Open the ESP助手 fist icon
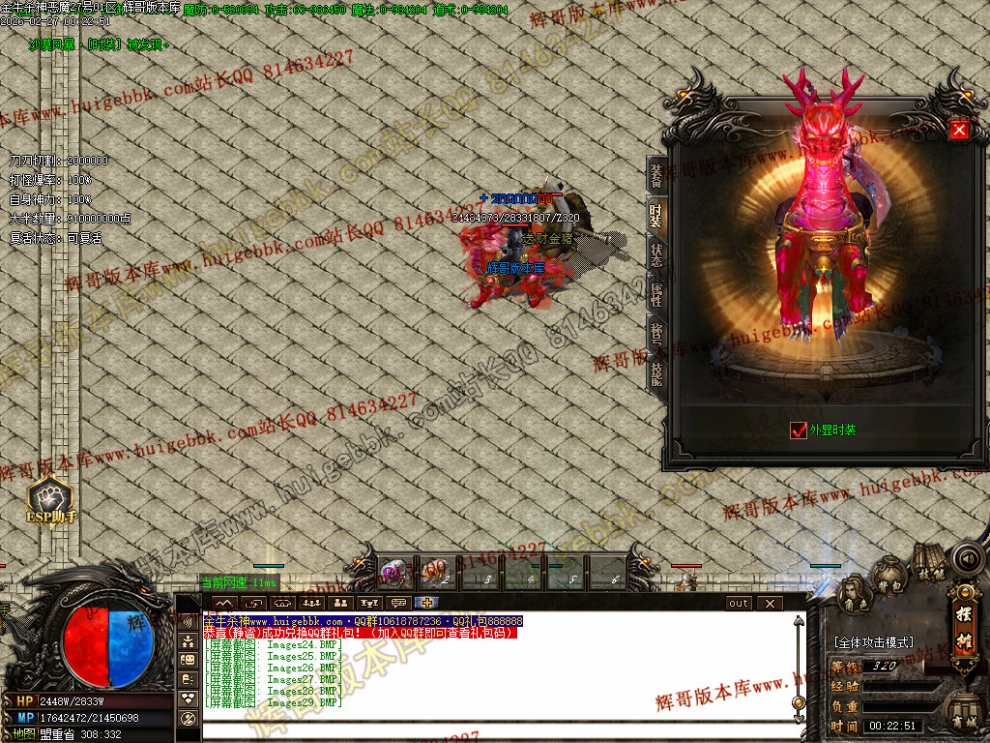The width and height of the screenshot is (990, 743). click(x=47, y=497)
